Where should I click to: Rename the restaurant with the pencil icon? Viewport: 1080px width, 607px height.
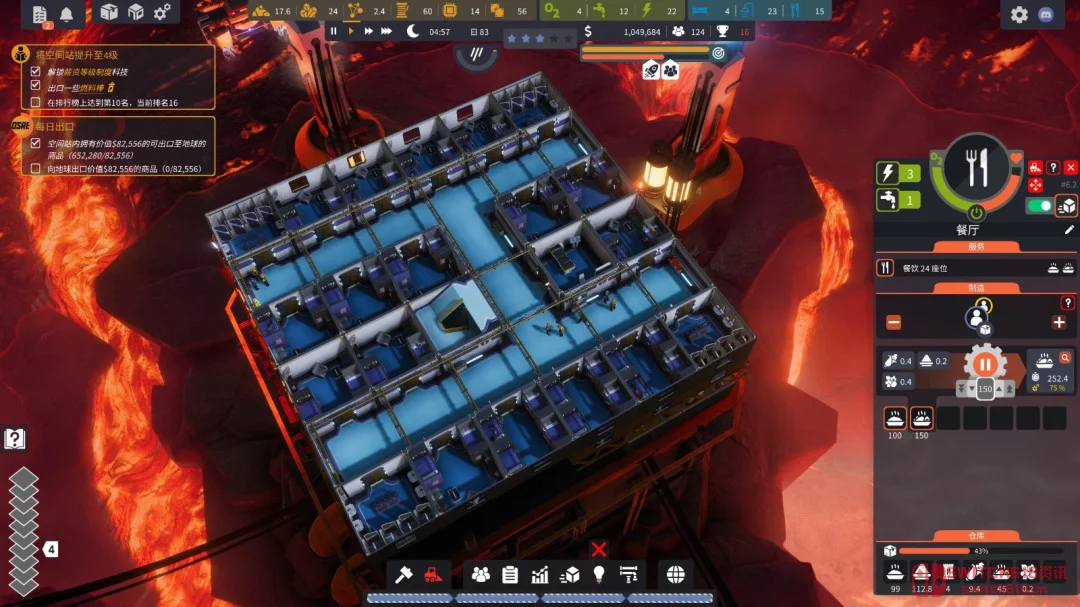click(1069, 229)
